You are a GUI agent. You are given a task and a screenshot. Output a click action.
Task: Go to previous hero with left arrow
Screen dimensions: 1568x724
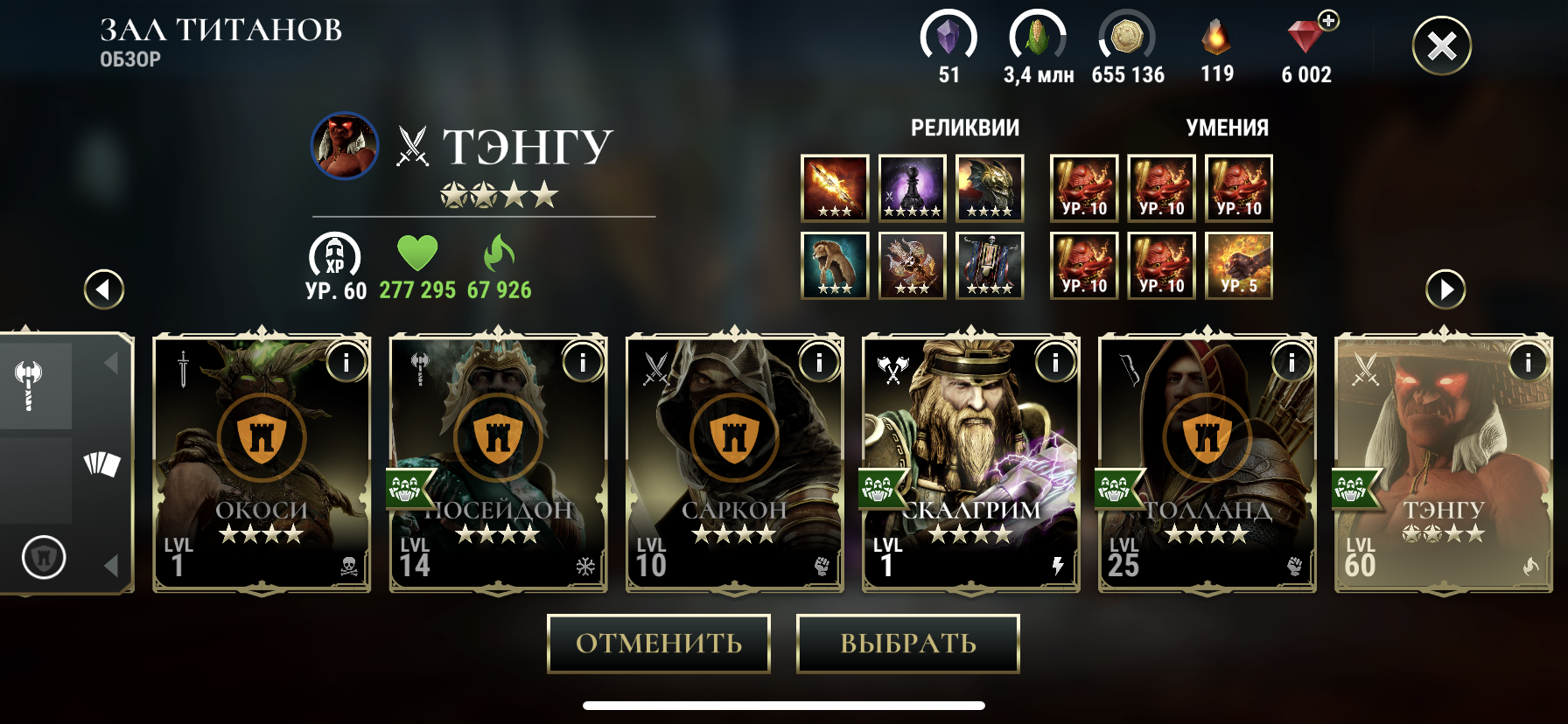[x=104, y=289]
